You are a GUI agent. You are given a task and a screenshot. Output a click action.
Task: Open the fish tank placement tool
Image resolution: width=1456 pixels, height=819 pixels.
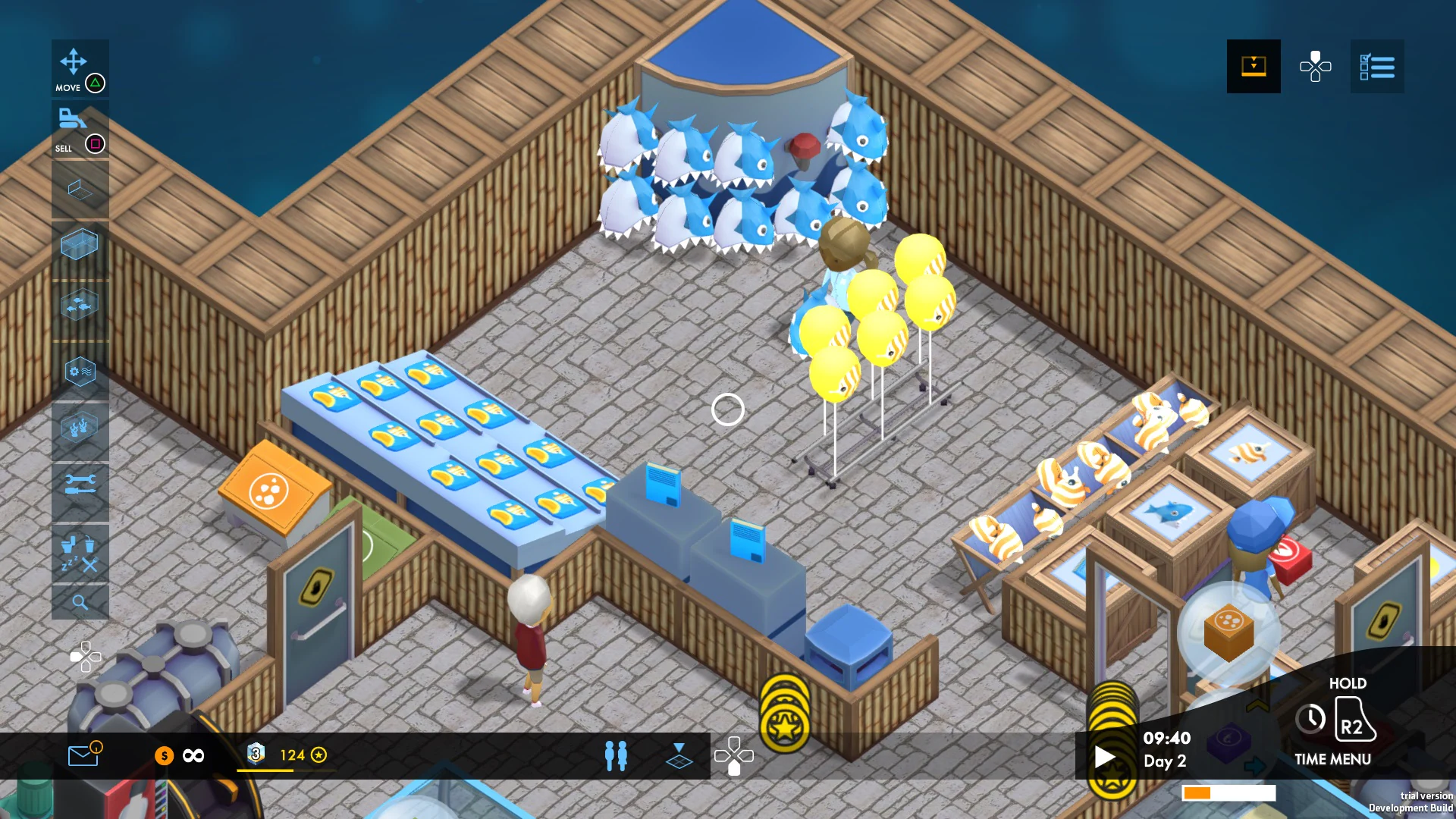click(80, 244)
